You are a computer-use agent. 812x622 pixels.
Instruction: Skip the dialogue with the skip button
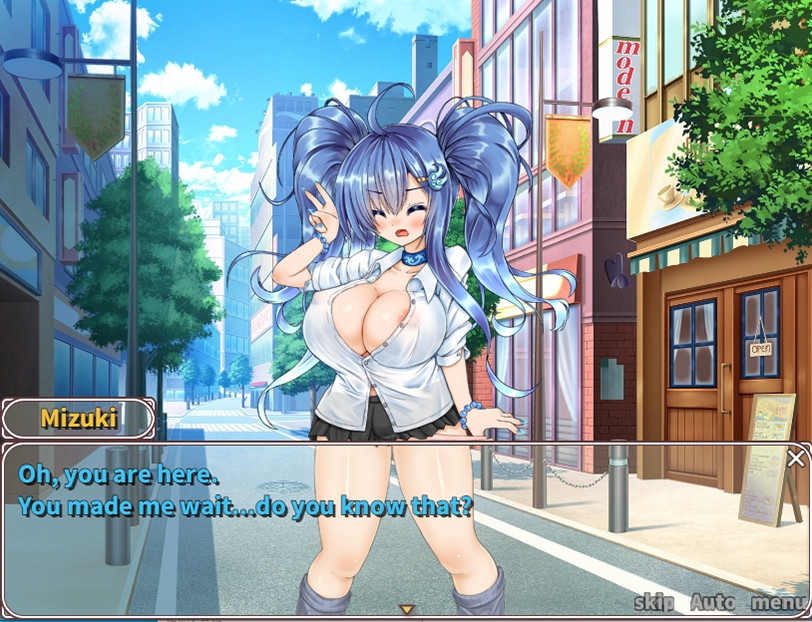[654, 603]
